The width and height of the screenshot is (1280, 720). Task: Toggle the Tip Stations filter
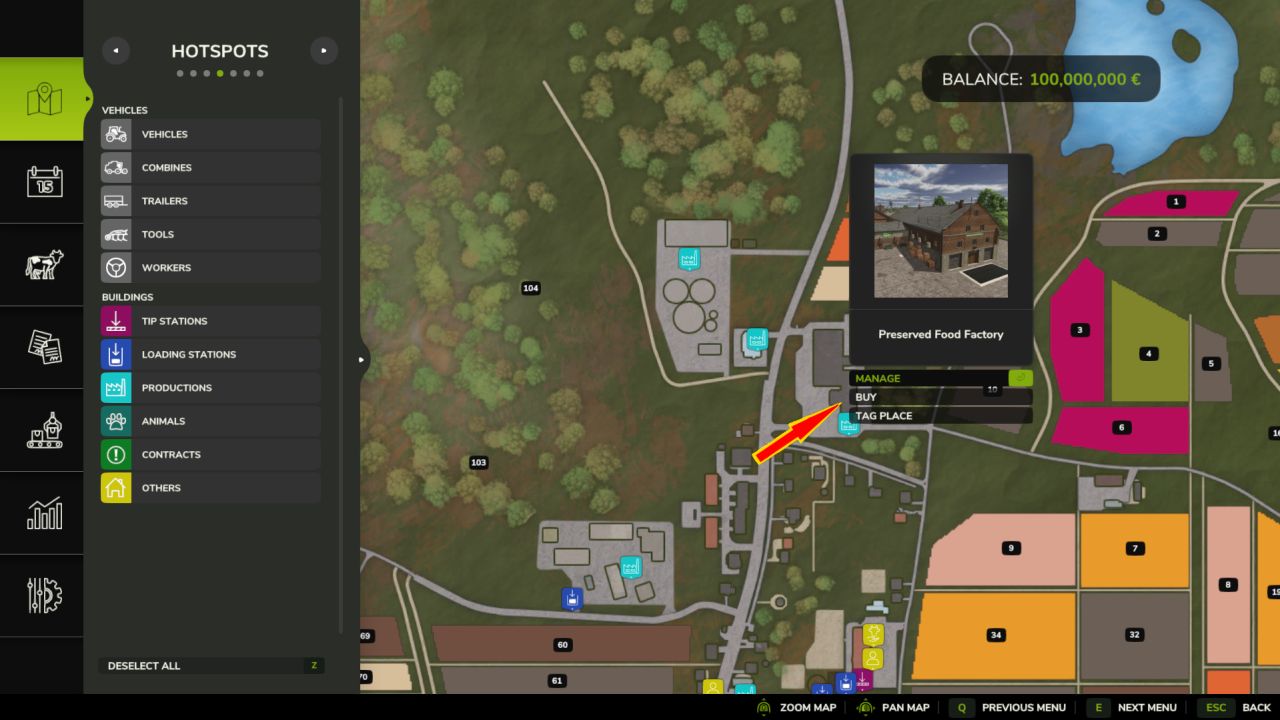click(x=210, y=321)
